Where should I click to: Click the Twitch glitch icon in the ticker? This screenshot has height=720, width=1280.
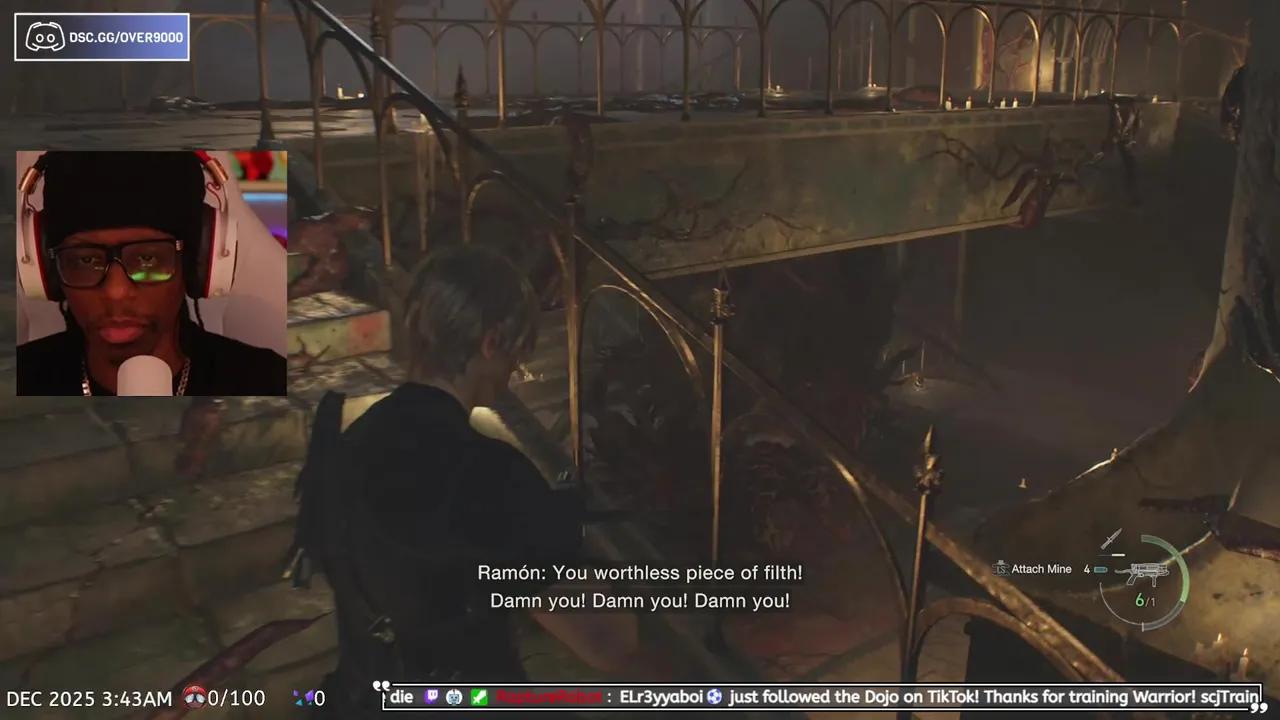click(432, 697)
